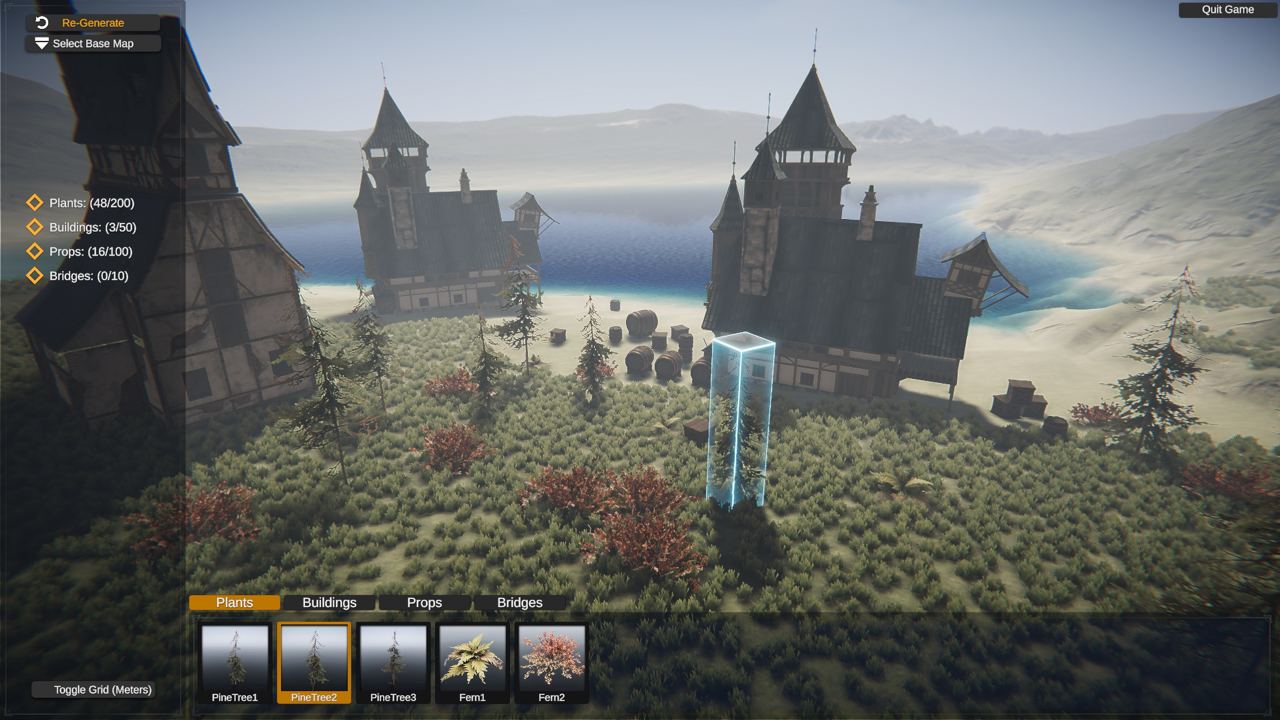Pick the PineTree3 thumbnail
Screen dimensions: 1280x720
(393, 663)
